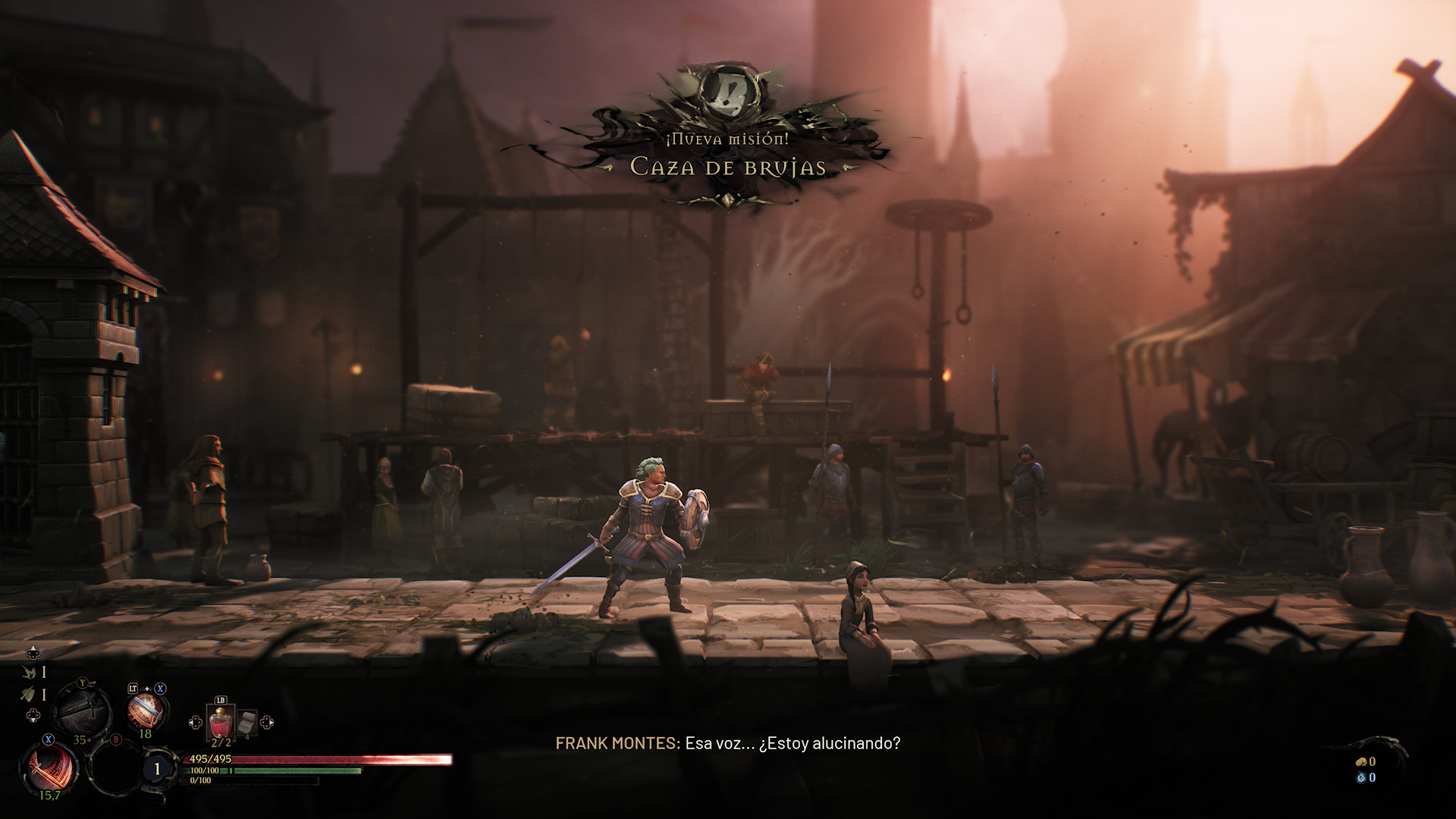The height and width of the screenshot is (819, 1456).
Task: Click the gold coins currency icon
Action: (x=1361, y=761)
